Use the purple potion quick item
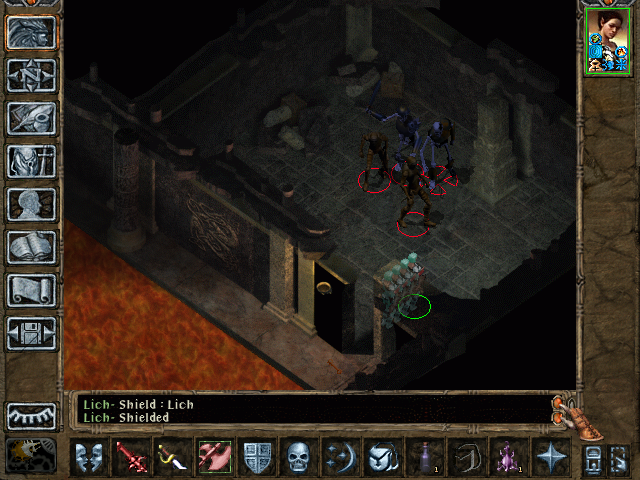This screenshot has height=480, width=640. pyautogui.click(x=509, y=458)
